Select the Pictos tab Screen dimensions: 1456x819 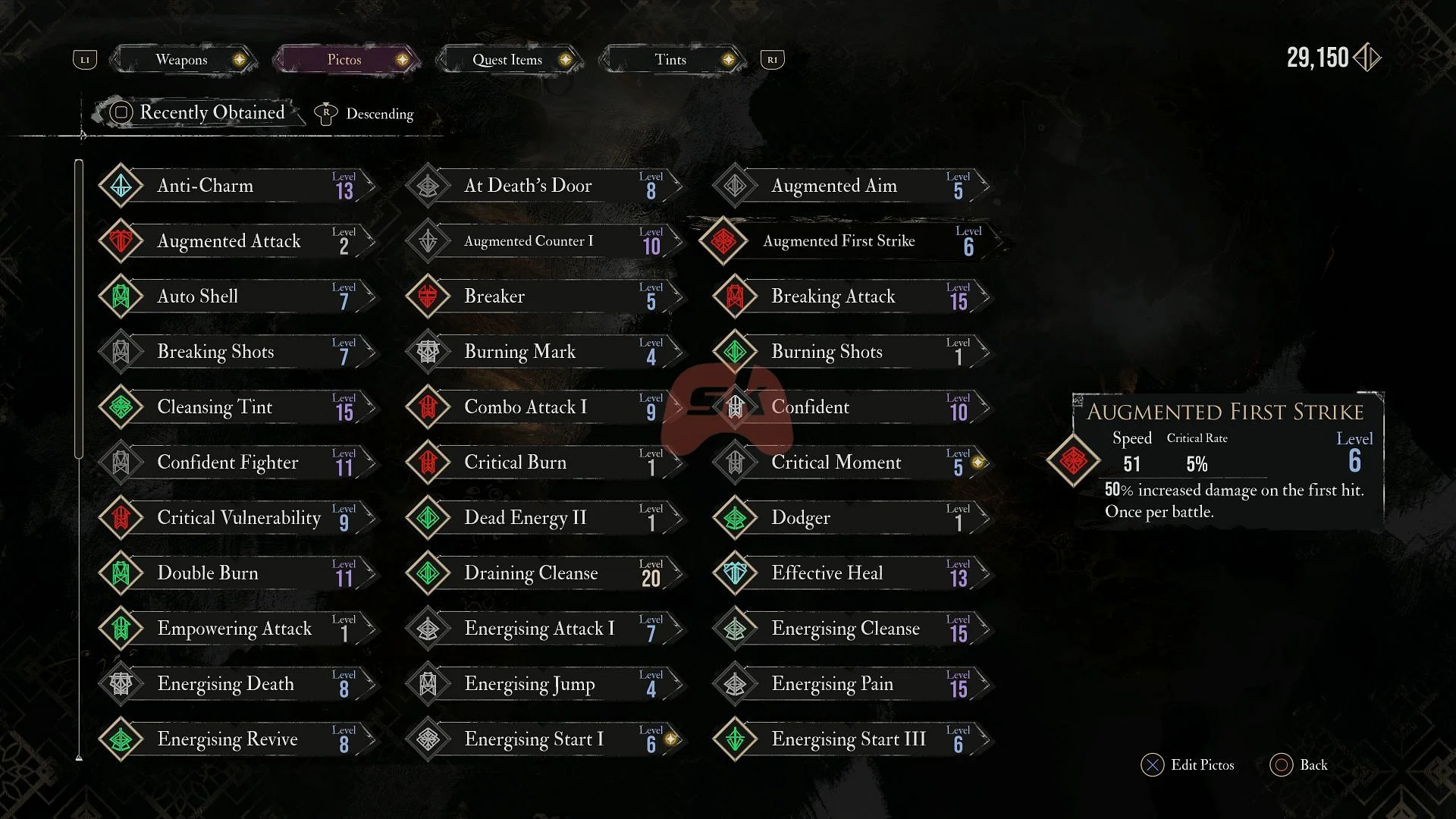344,60
